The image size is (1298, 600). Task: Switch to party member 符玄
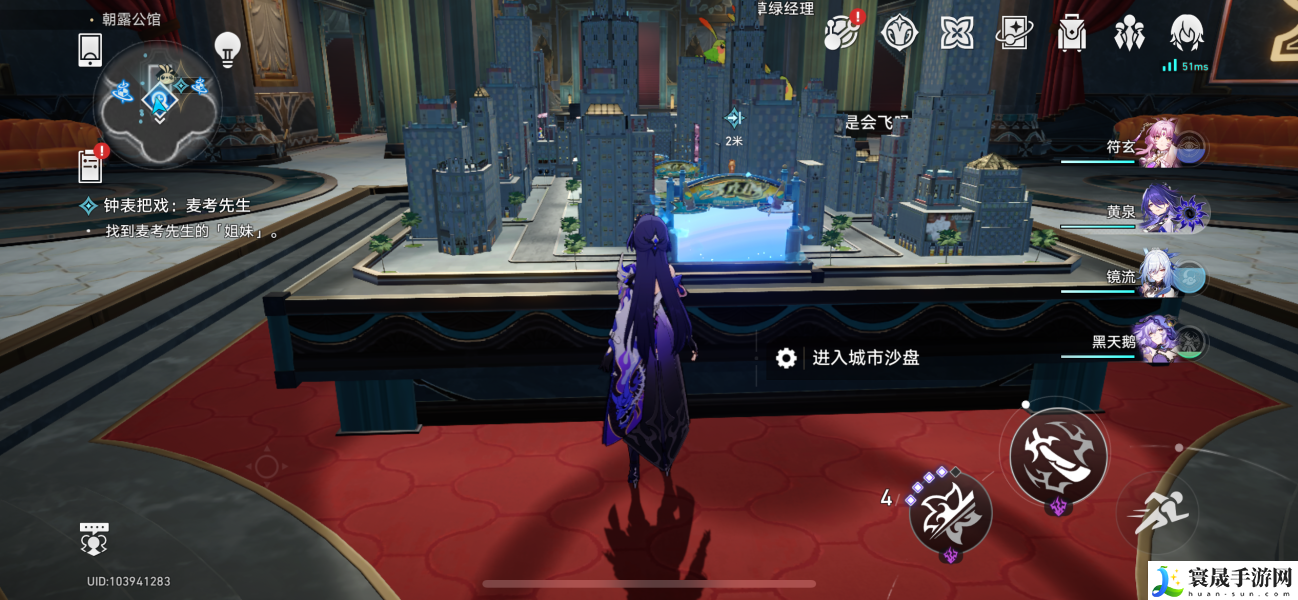point(1165,147)
